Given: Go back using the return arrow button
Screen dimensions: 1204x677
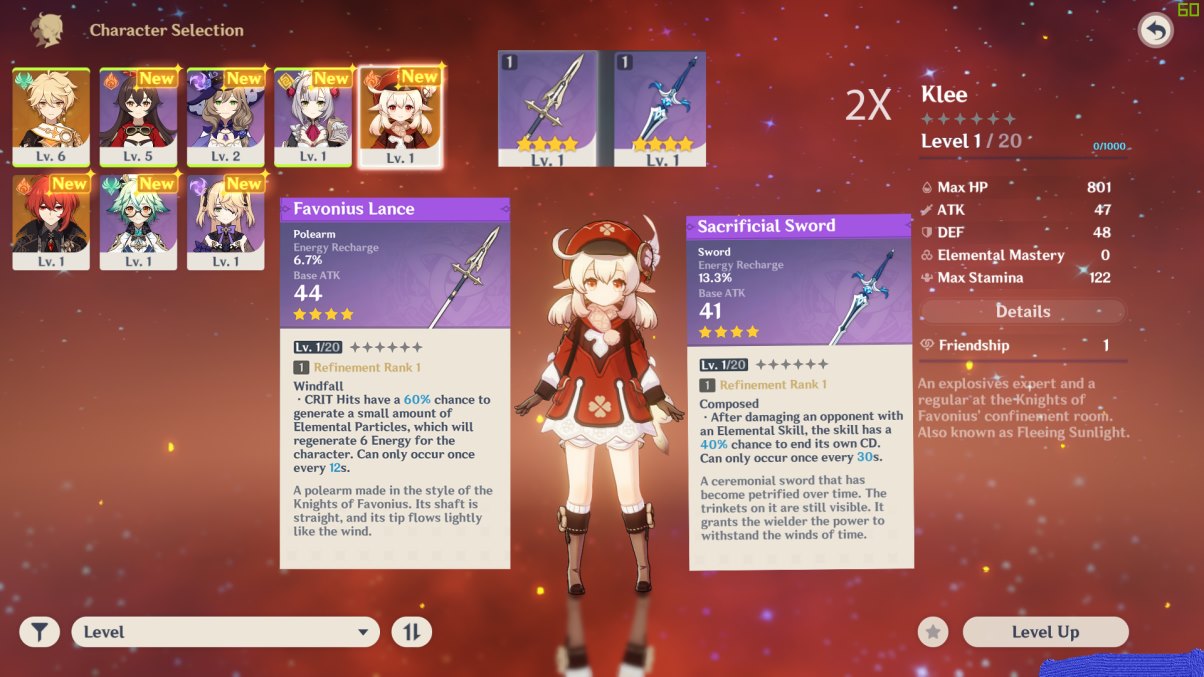Looking at the screenshot, I should click(x=1155, y=31).
